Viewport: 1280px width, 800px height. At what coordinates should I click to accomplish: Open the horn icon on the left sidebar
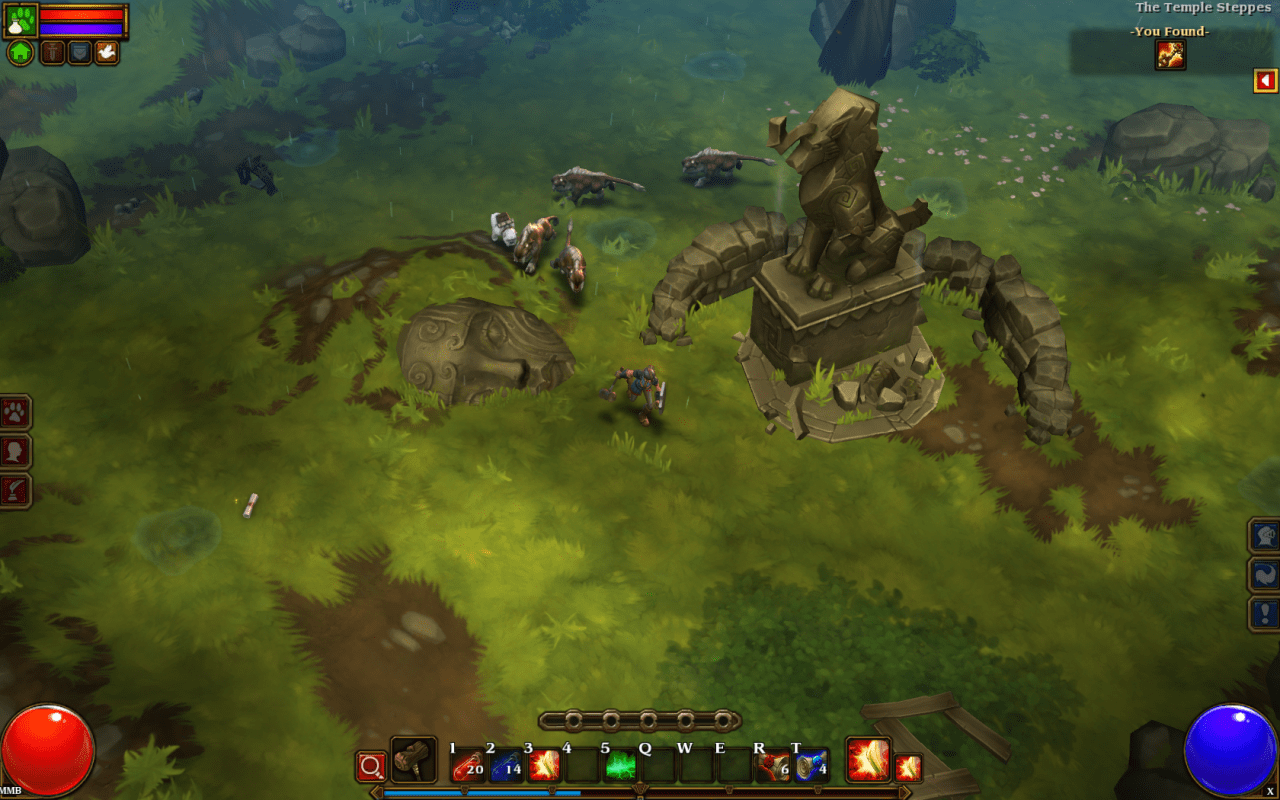pos(12,489)
